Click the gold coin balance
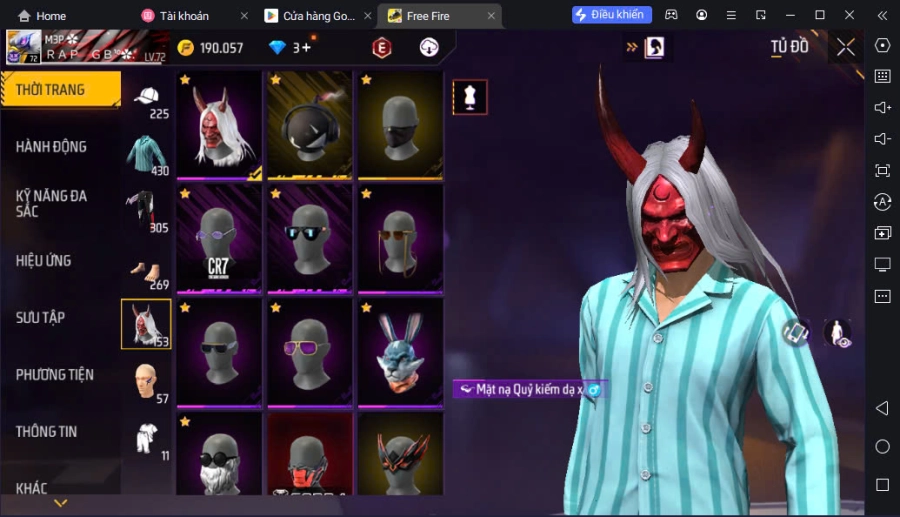 211,48
